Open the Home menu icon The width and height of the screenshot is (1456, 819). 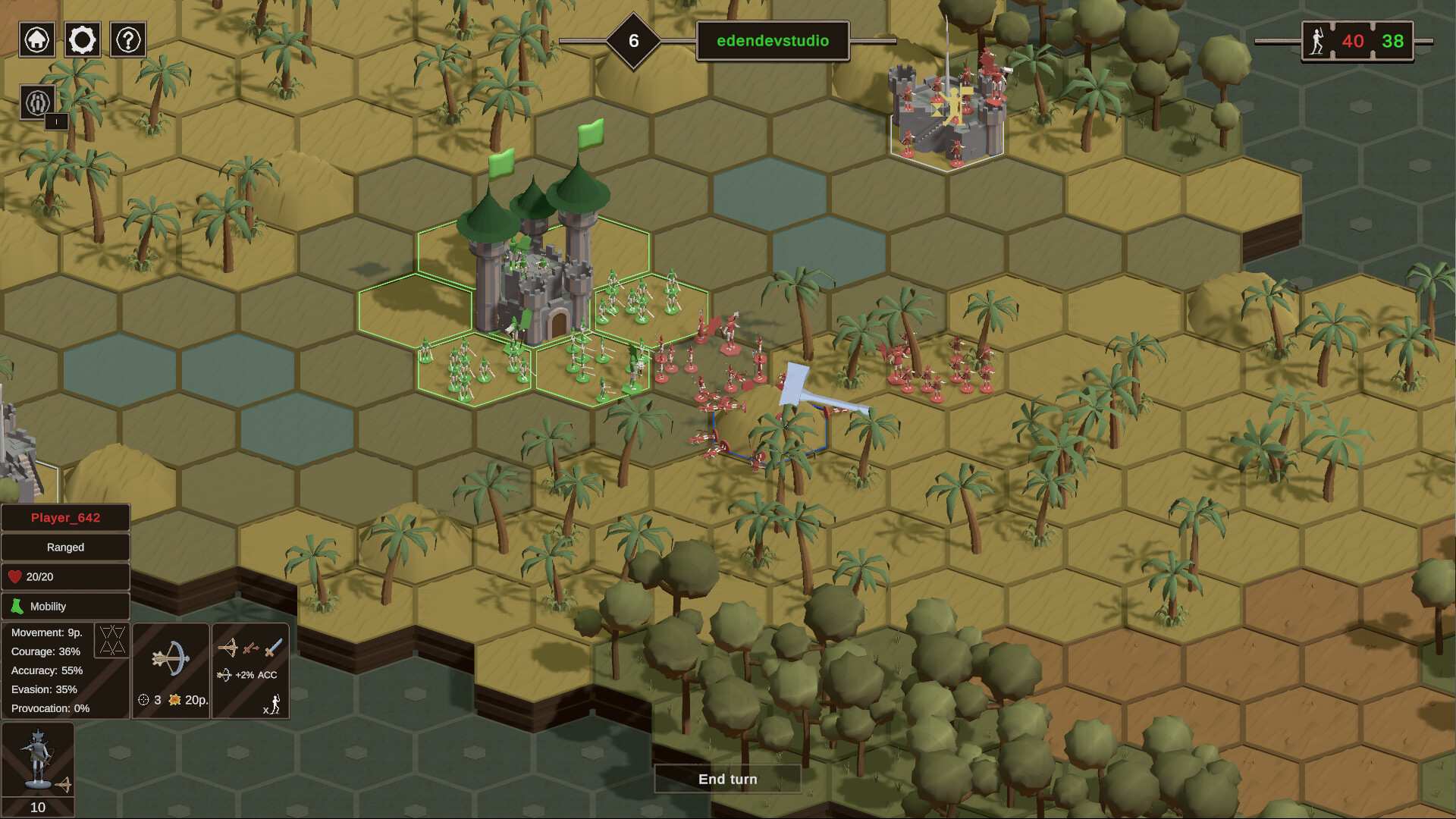click(36, 39)
